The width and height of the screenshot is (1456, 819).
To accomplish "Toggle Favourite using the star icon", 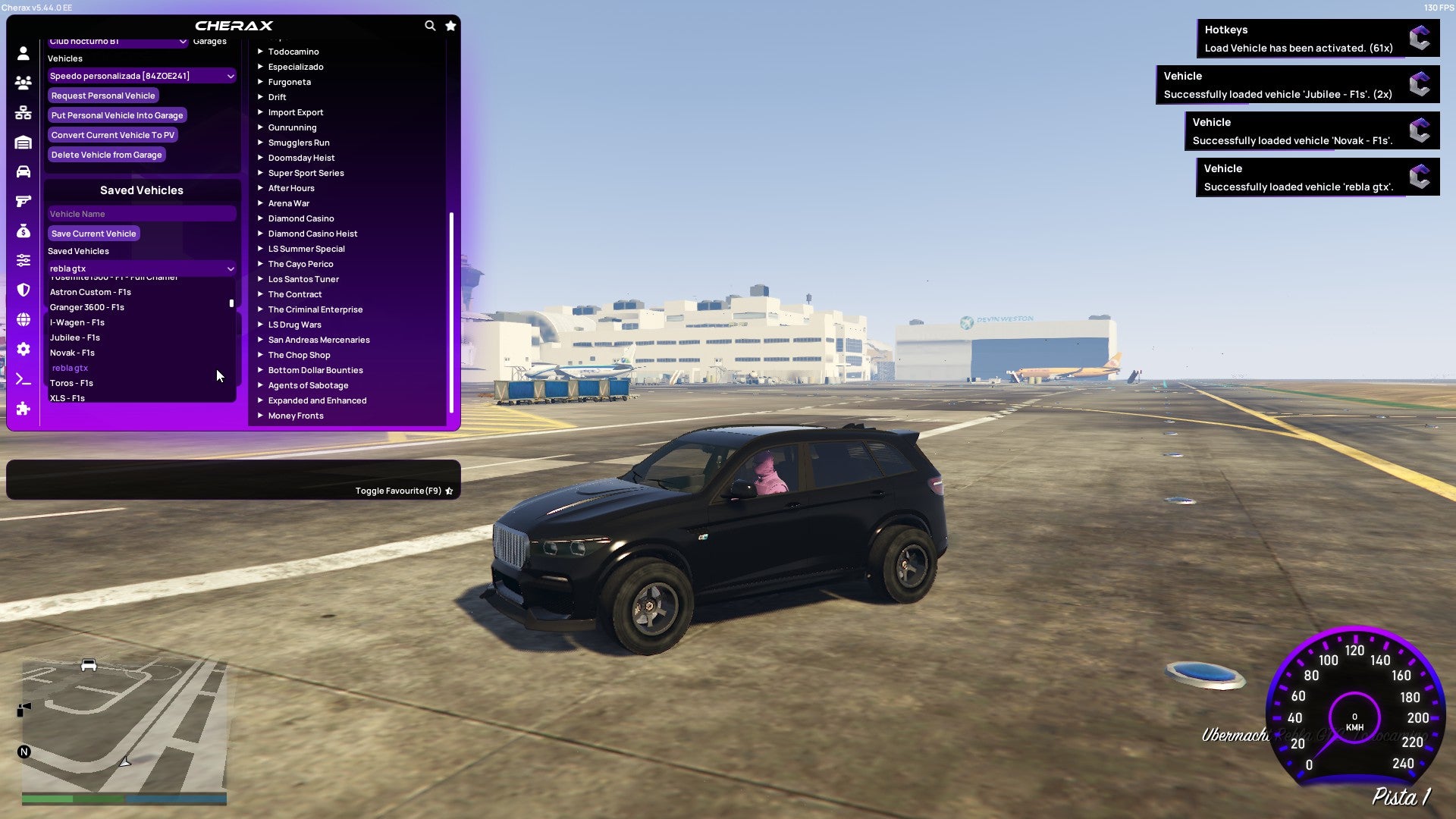I will [x=449, y=490].
